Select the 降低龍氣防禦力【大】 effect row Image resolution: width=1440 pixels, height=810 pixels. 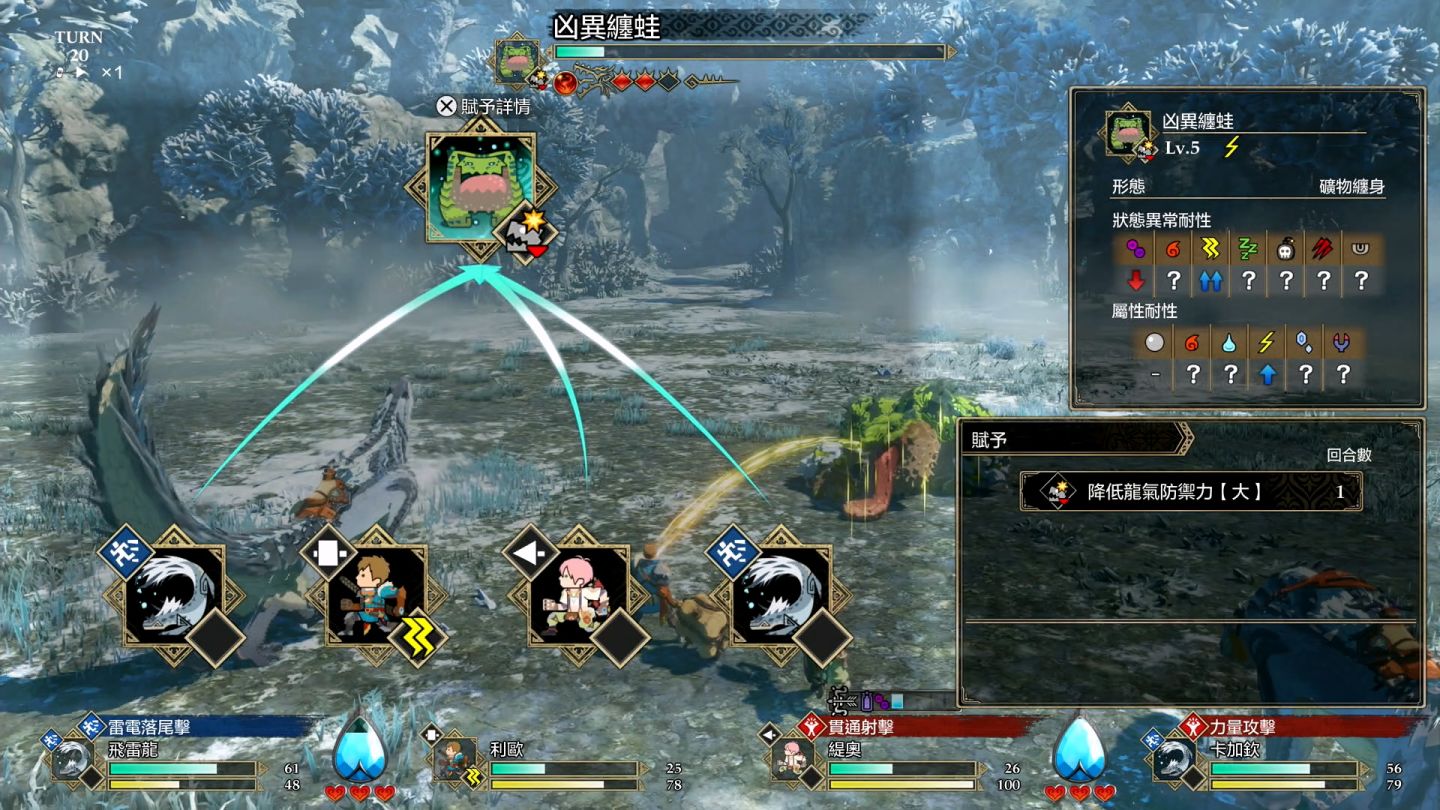(x=1190, y=491)
